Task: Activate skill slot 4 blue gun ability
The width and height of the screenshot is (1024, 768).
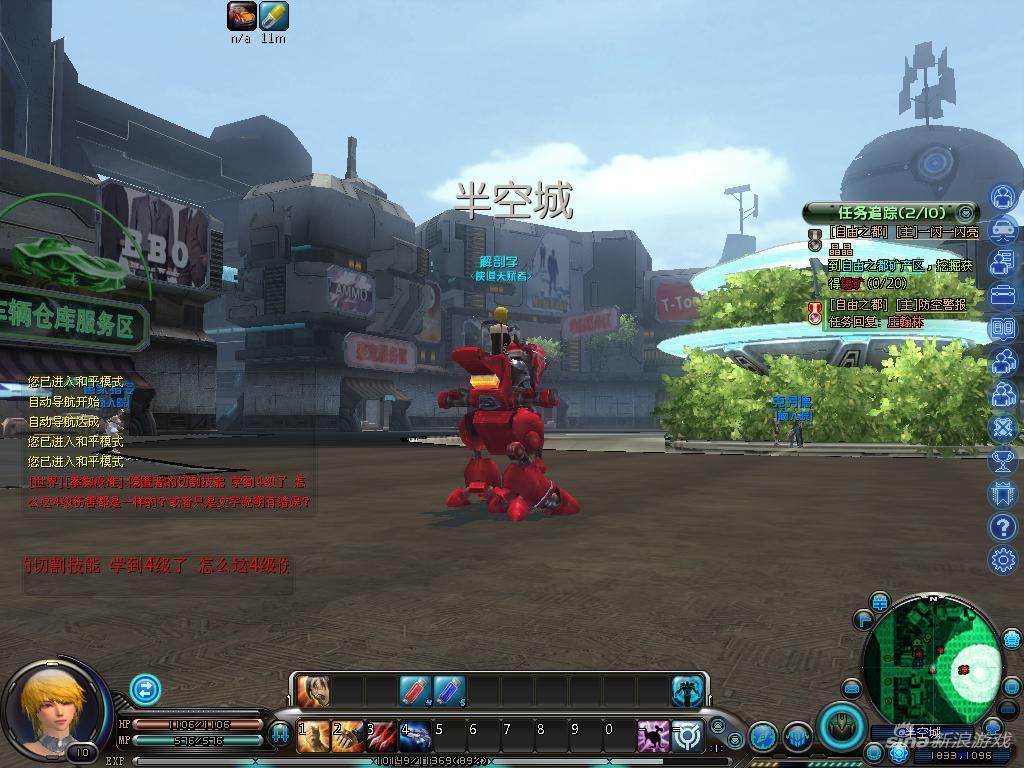Action: click(x=415, y=736)
